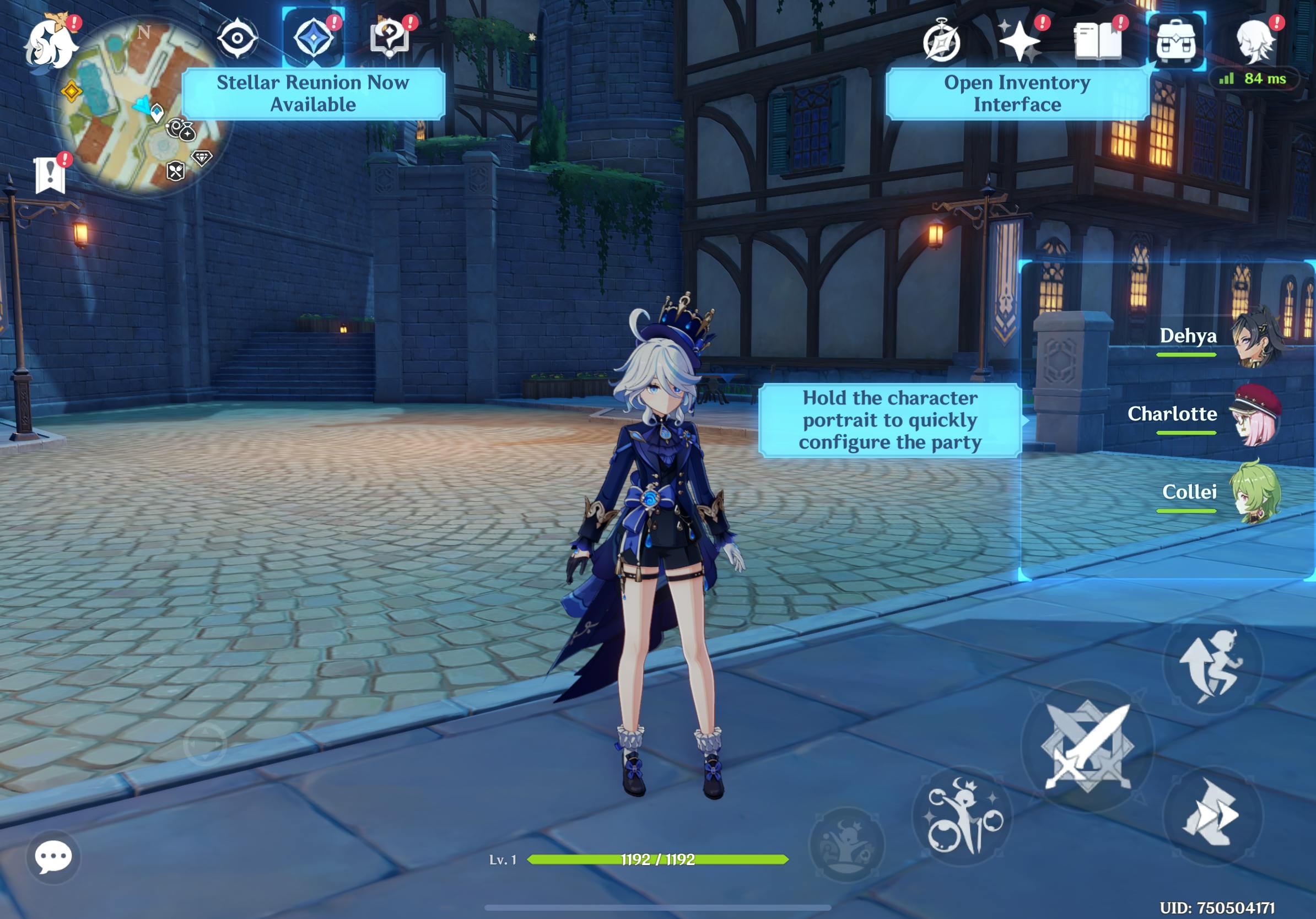The image size is (1316, 919).
Task: Tap the sword normal attack button
Action: point(1087,747)
